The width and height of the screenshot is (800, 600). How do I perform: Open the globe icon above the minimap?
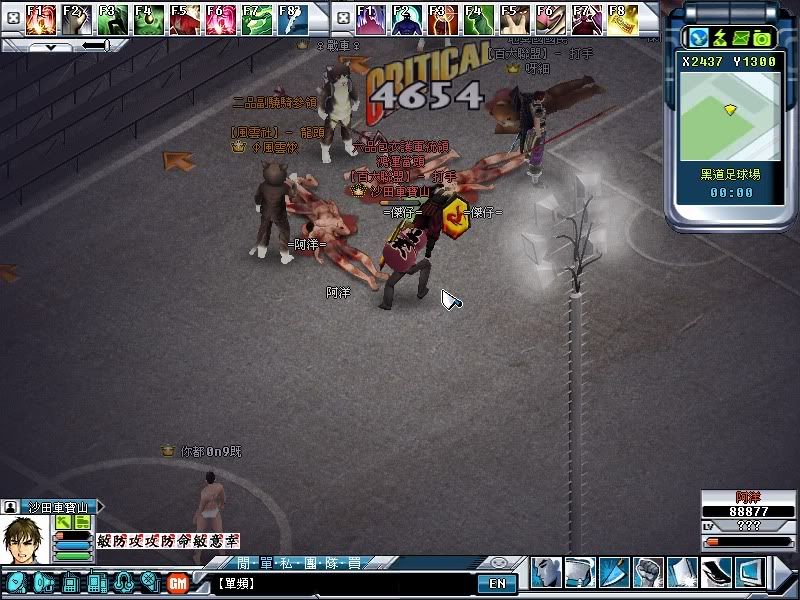point(696,38)
